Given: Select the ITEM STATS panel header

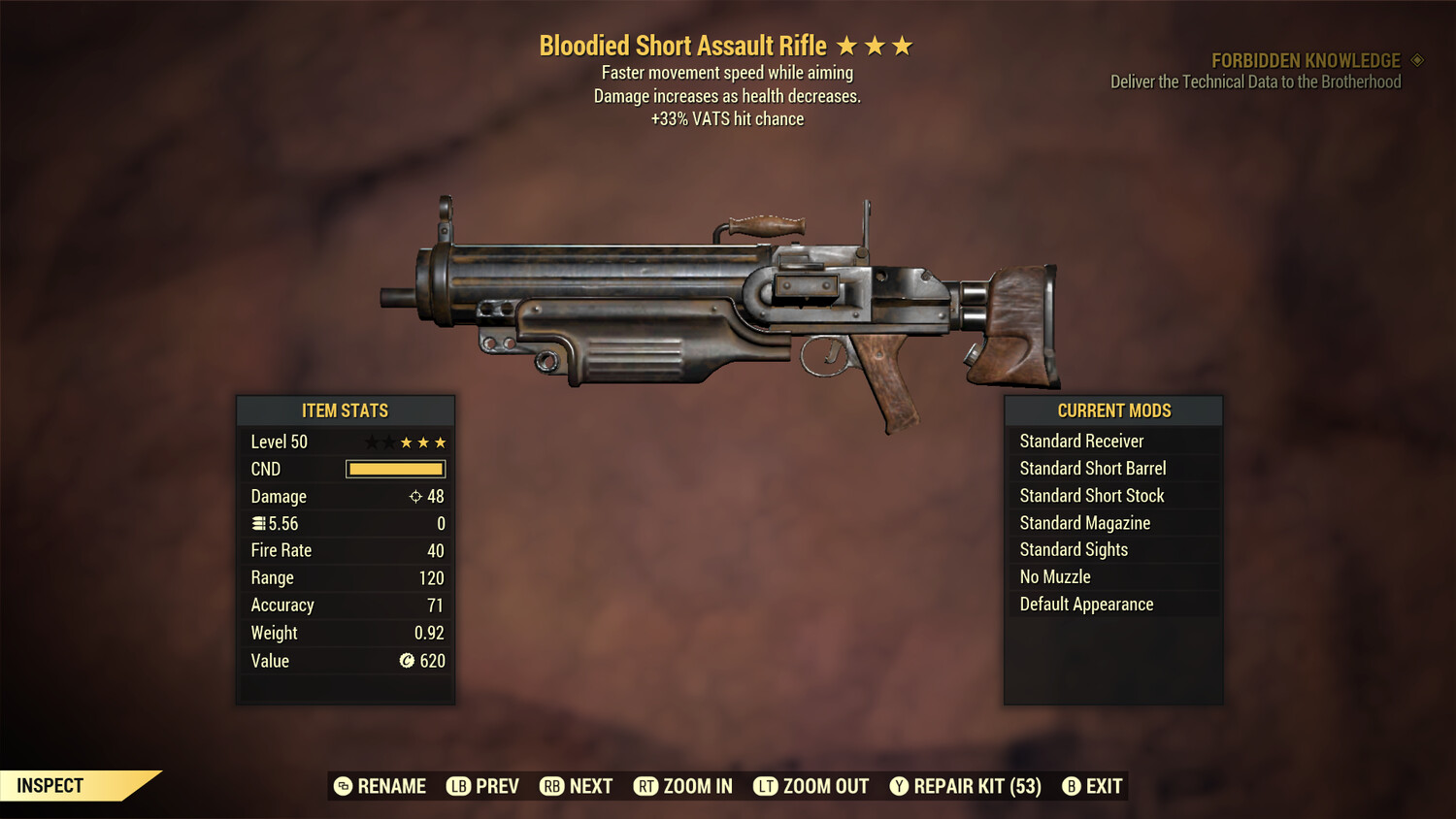Looking at the screenshot, I should point(345,410).
